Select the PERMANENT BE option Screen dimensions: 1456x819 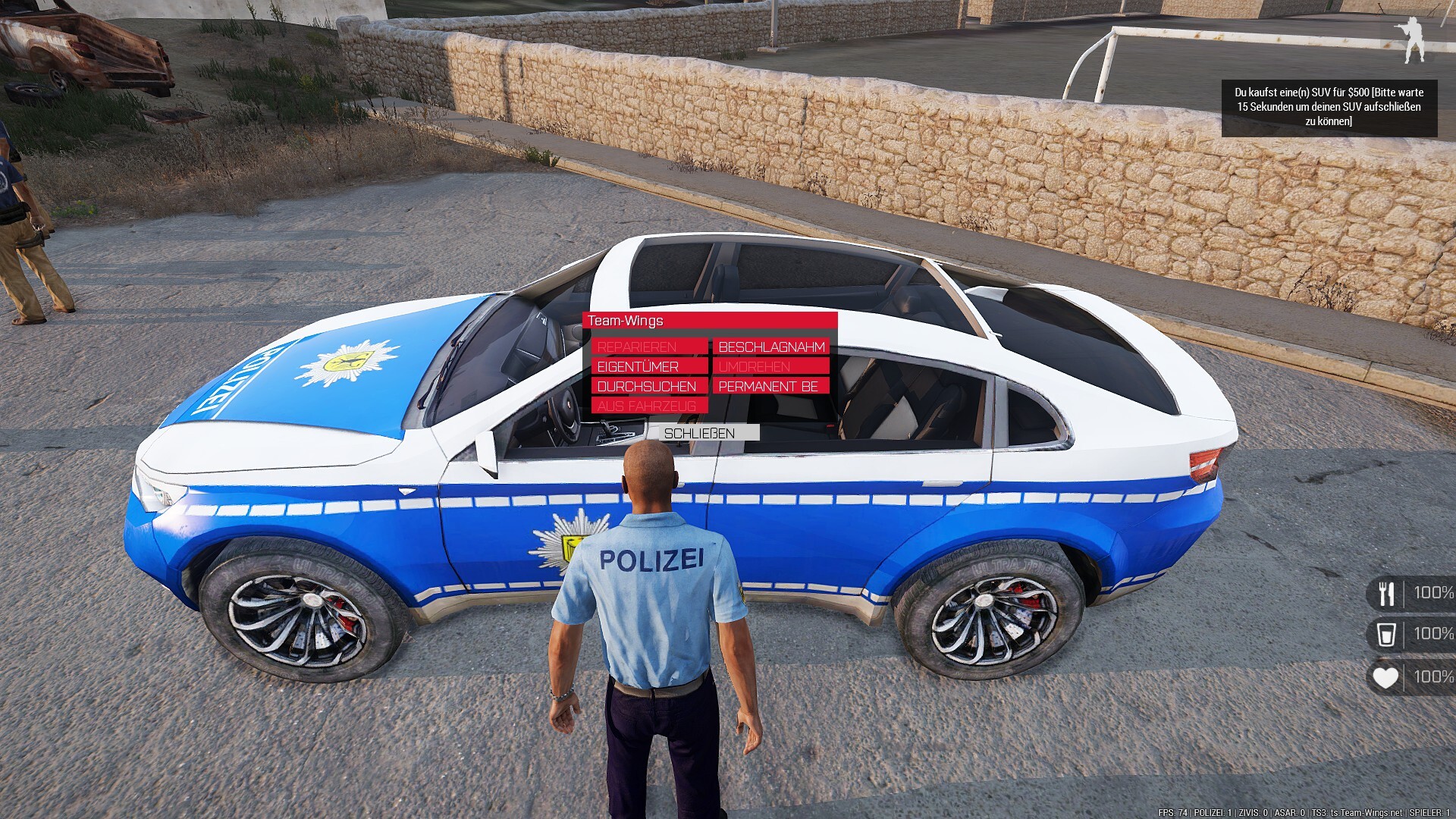pos(770,386)
